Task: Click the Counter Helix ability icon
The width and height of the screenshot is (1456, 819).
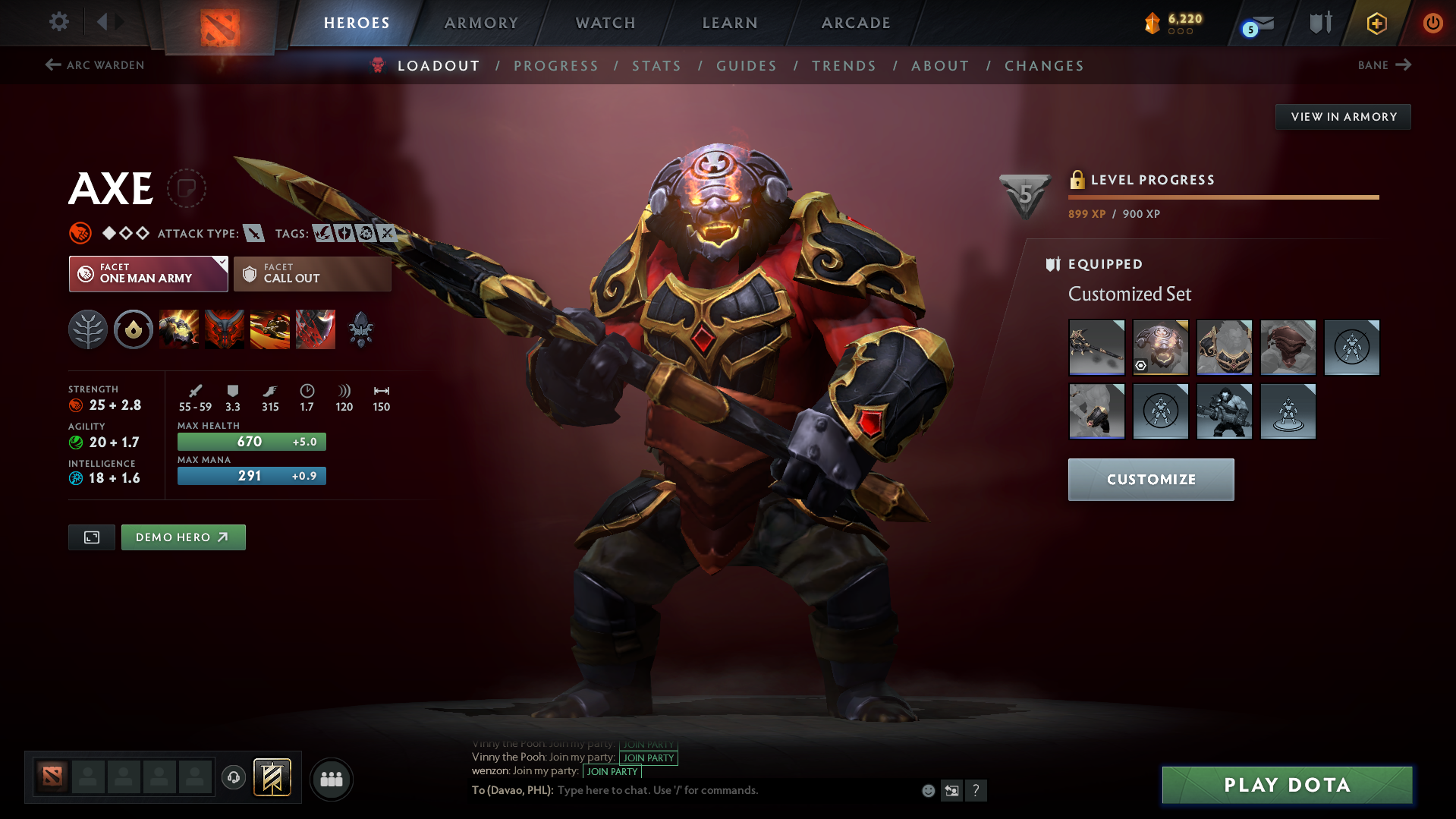Action: [270, 329]
